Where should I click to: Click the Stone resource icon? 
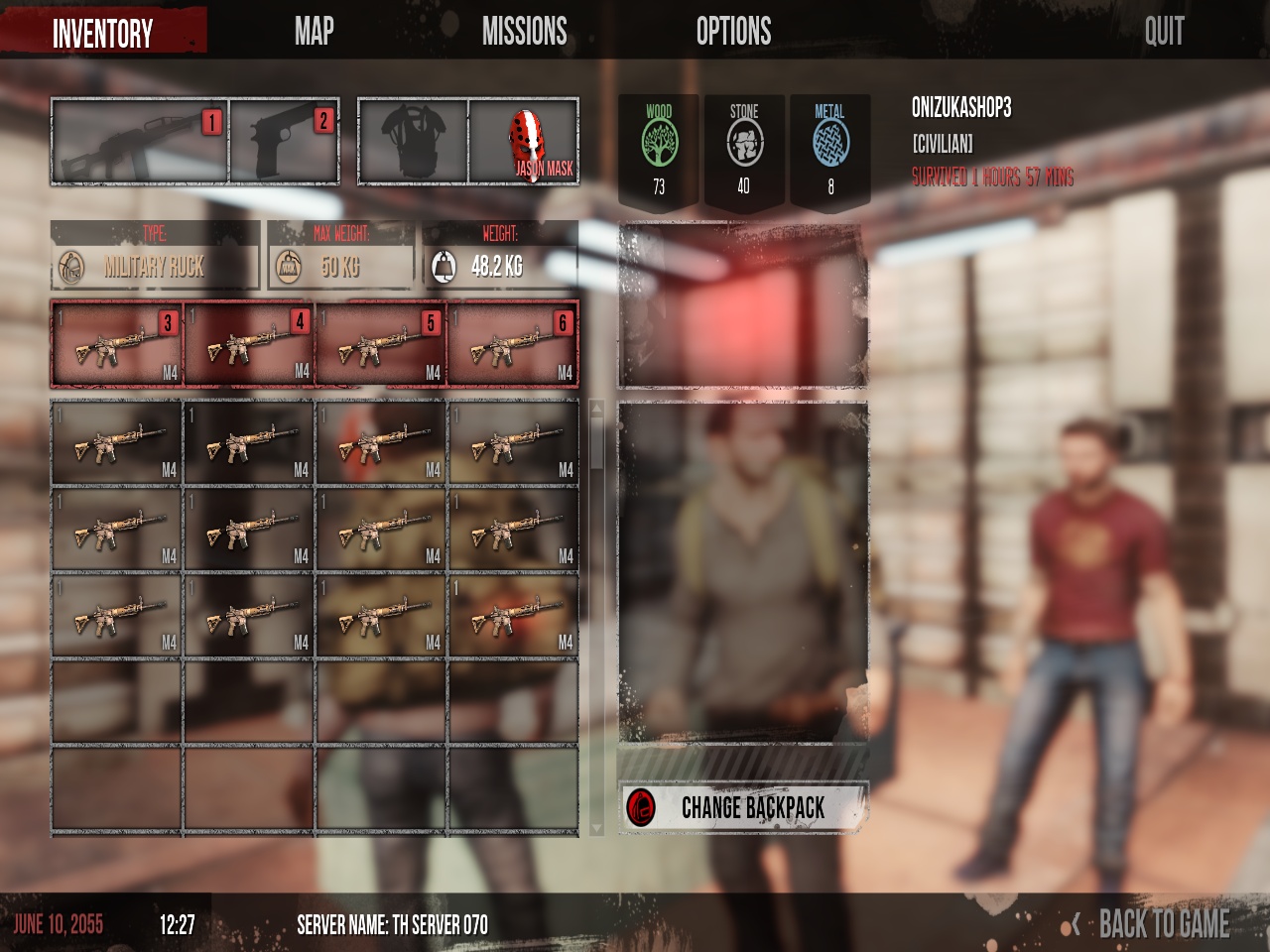click(x=744, y=145)
